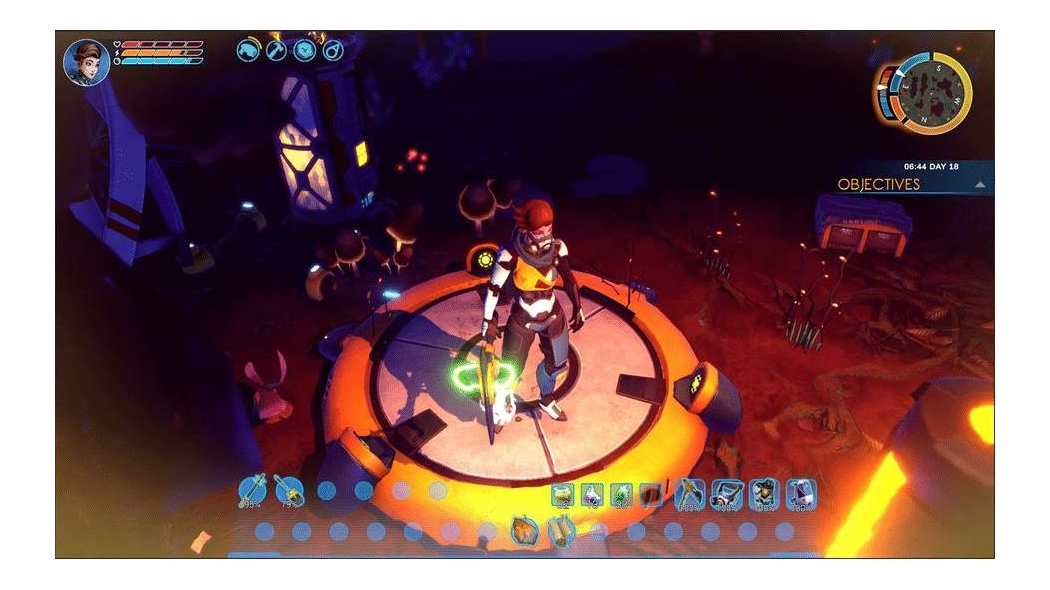Select the white flask item slot
This screenshot has width=1050, height=590.
click(x=592, y=494)
